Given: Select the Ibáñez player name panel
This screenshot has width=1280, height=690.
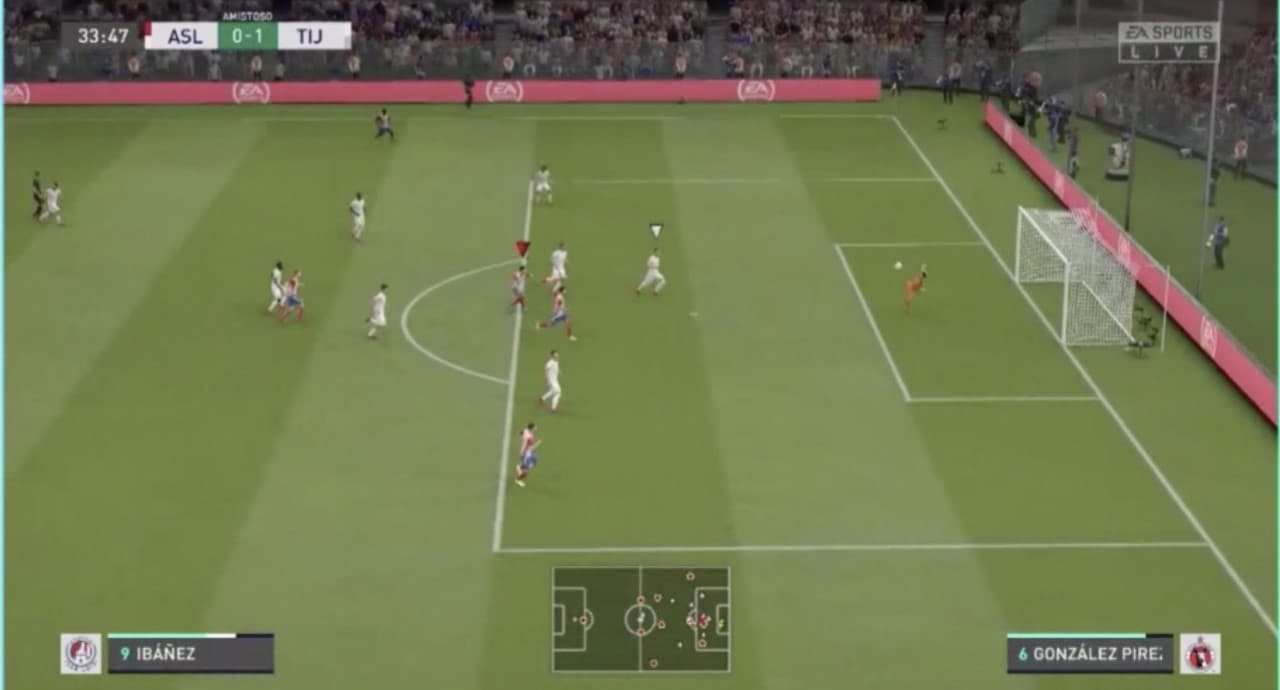Looking at the screenshot, I should click(x=190, y=654).
